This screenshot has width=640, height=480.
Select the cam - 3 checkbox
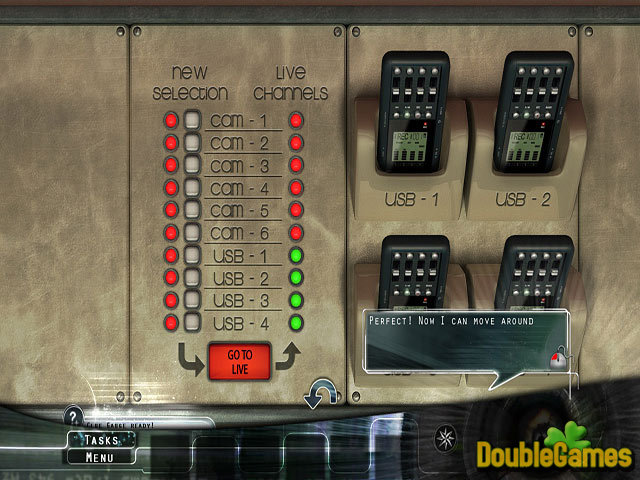point(192,165)
